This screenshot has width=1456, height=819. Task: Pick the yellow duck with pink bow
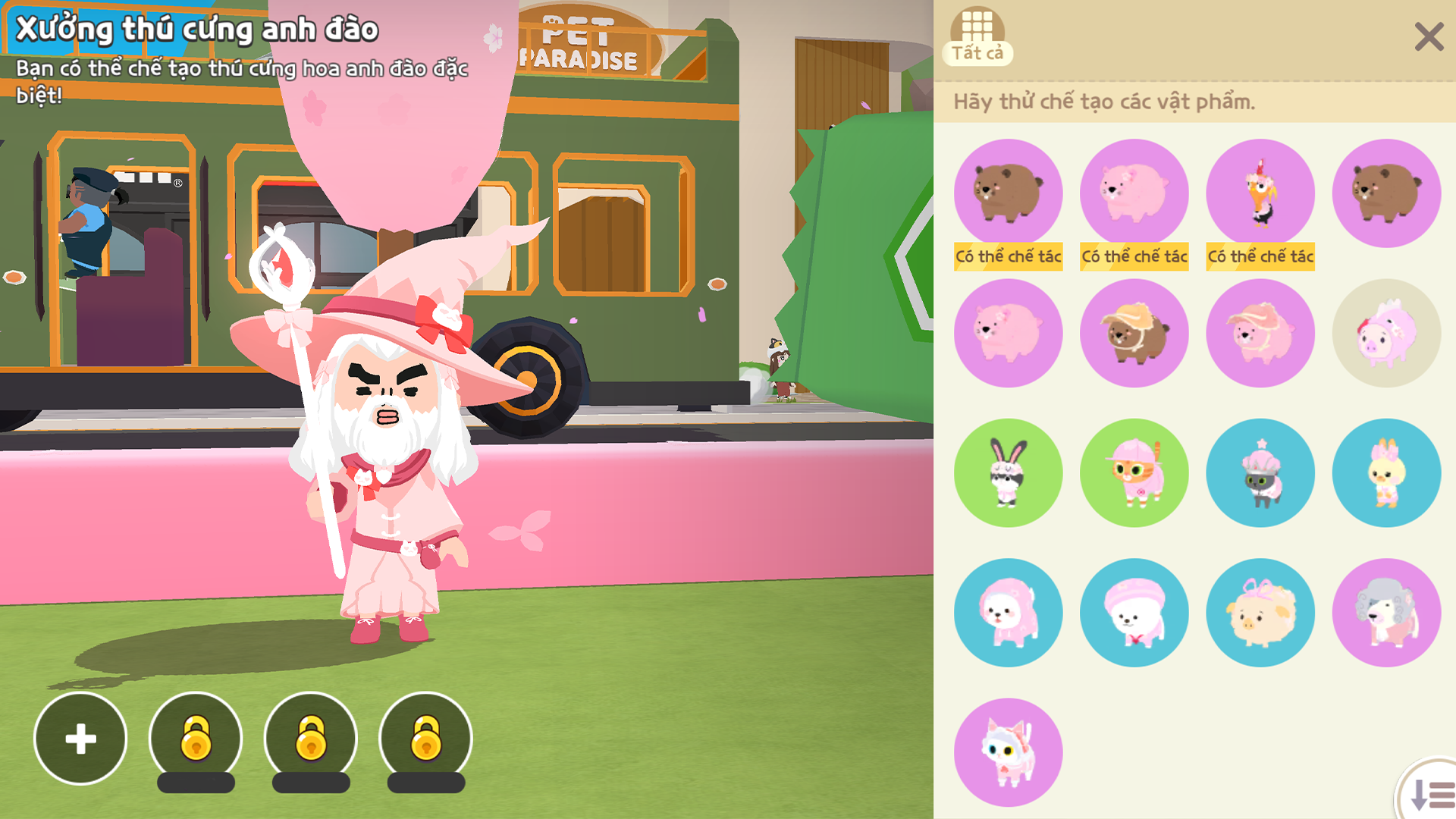click(1386, 473)
